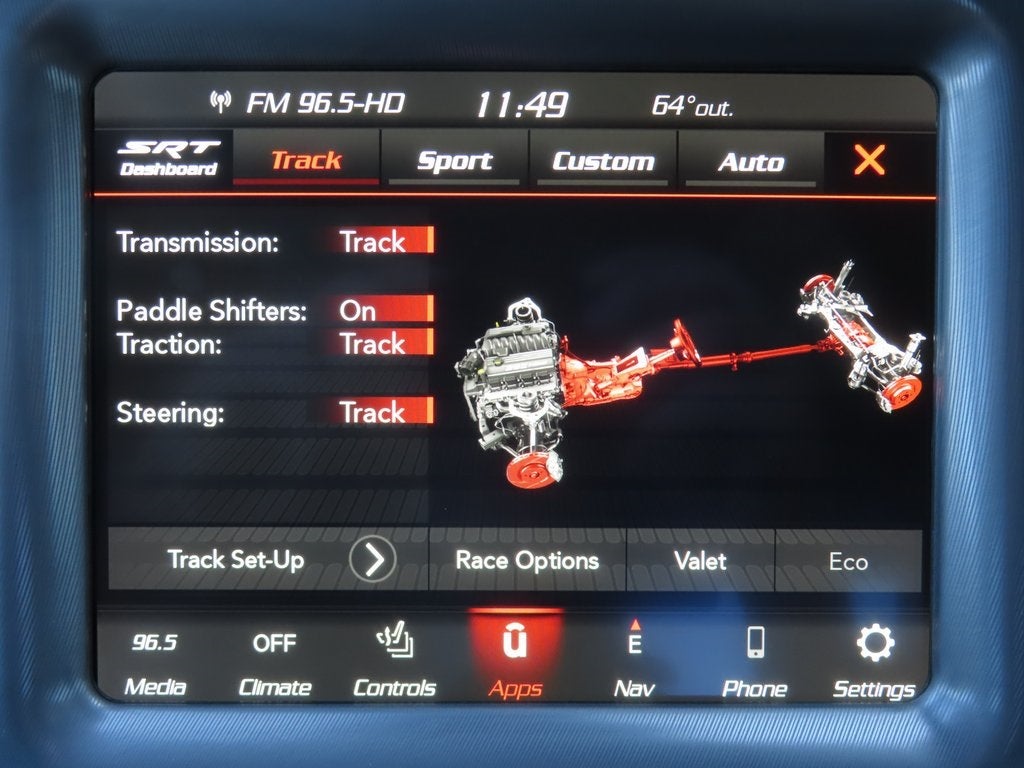Image resolution: width=1024 pixels, height=768 pixels.
Task: Open the Media menu
Action: point(155,662)
